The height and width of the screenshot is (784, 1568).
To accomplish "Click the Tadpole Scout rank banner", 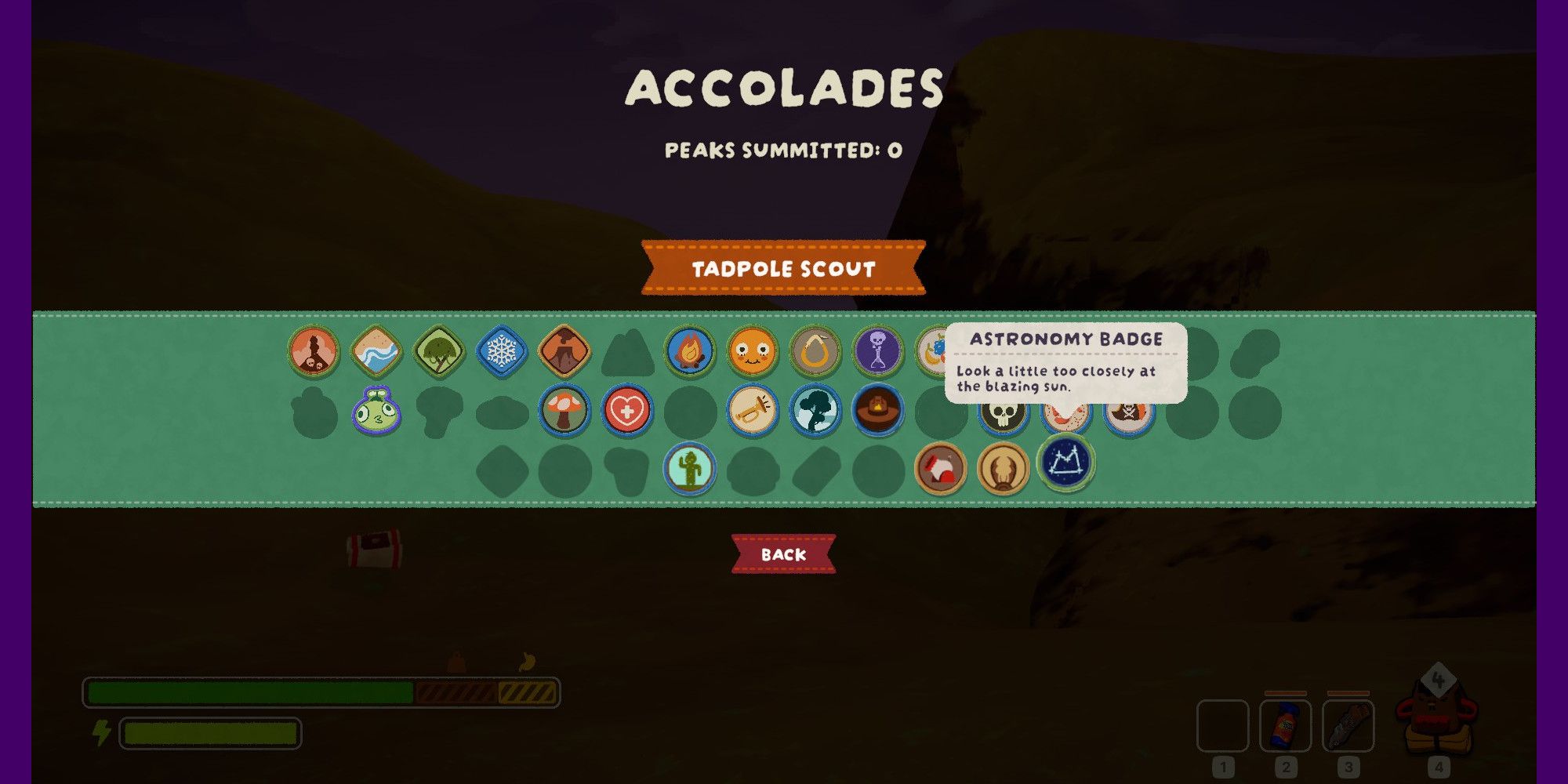I will 783,268.
